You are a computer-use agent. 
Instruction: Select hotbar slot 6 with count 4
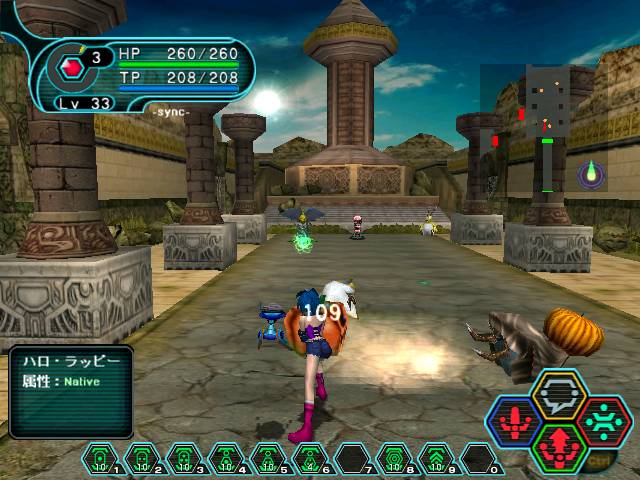[x=306, y=459]
